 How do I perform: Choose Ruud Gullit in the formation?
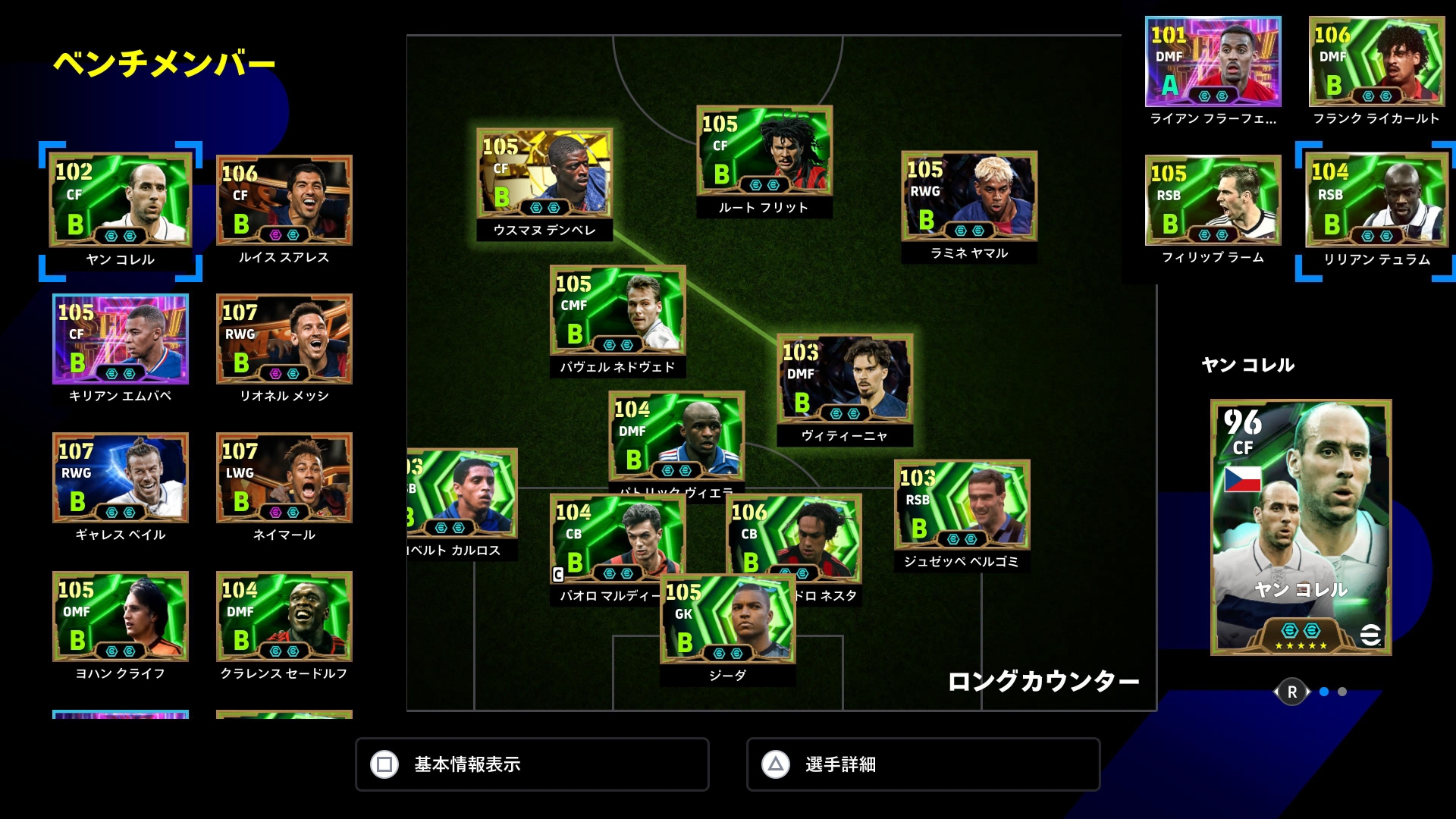[x=764, y=152]
